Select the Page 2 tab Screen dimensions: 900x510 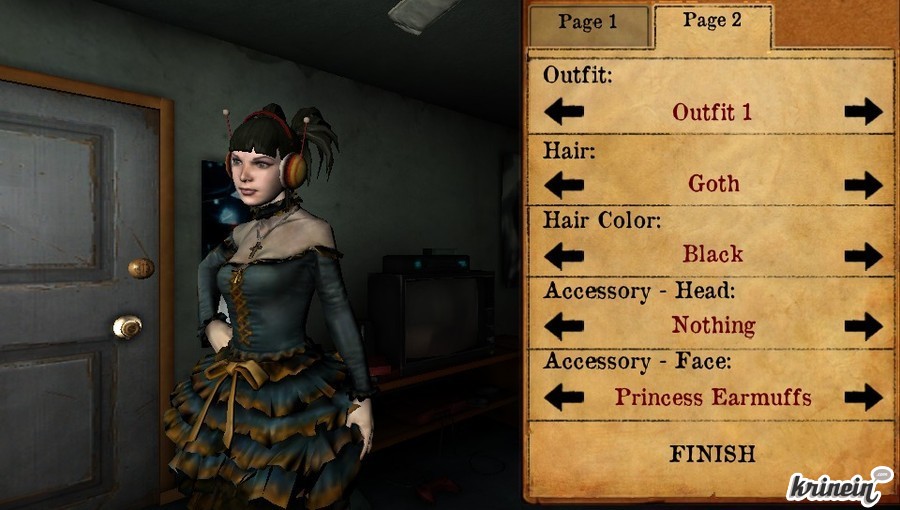point(712,22)
